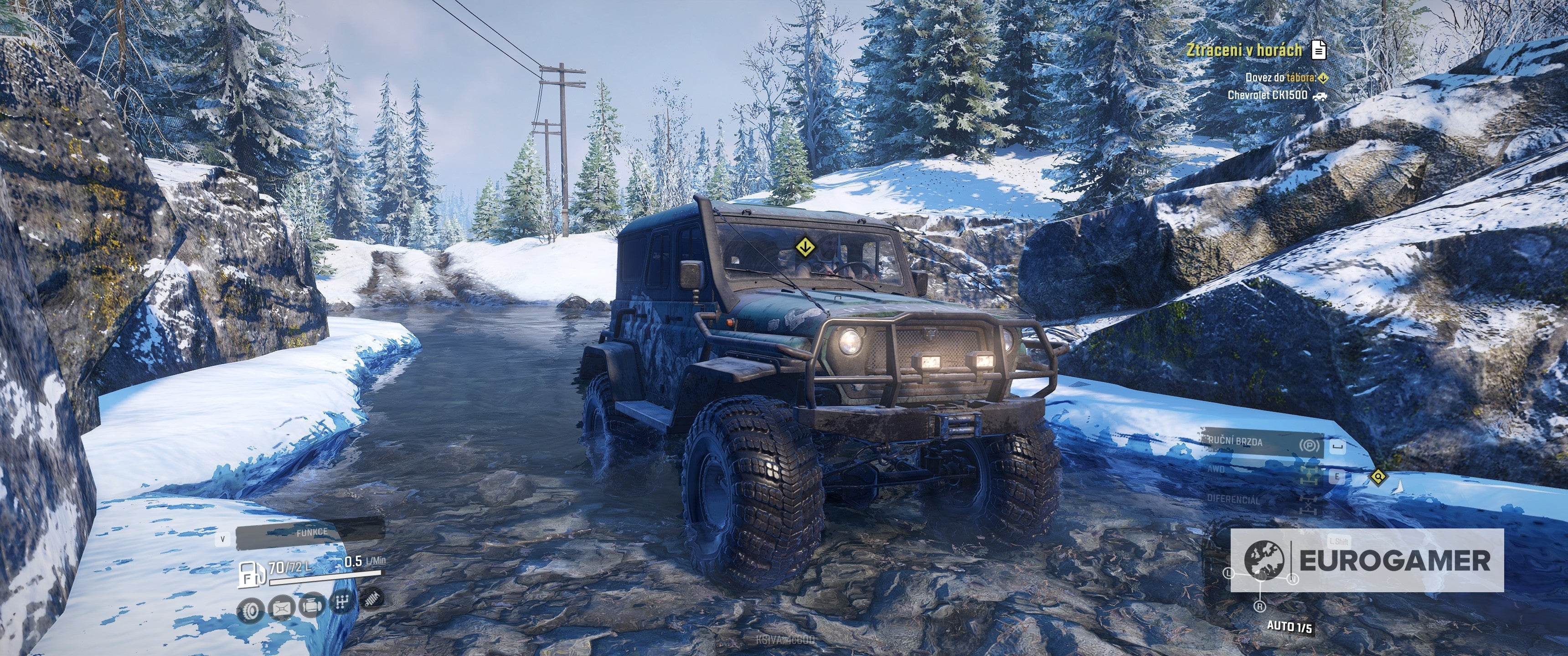Select the gearbox status icon

click(x=342, y=602)
